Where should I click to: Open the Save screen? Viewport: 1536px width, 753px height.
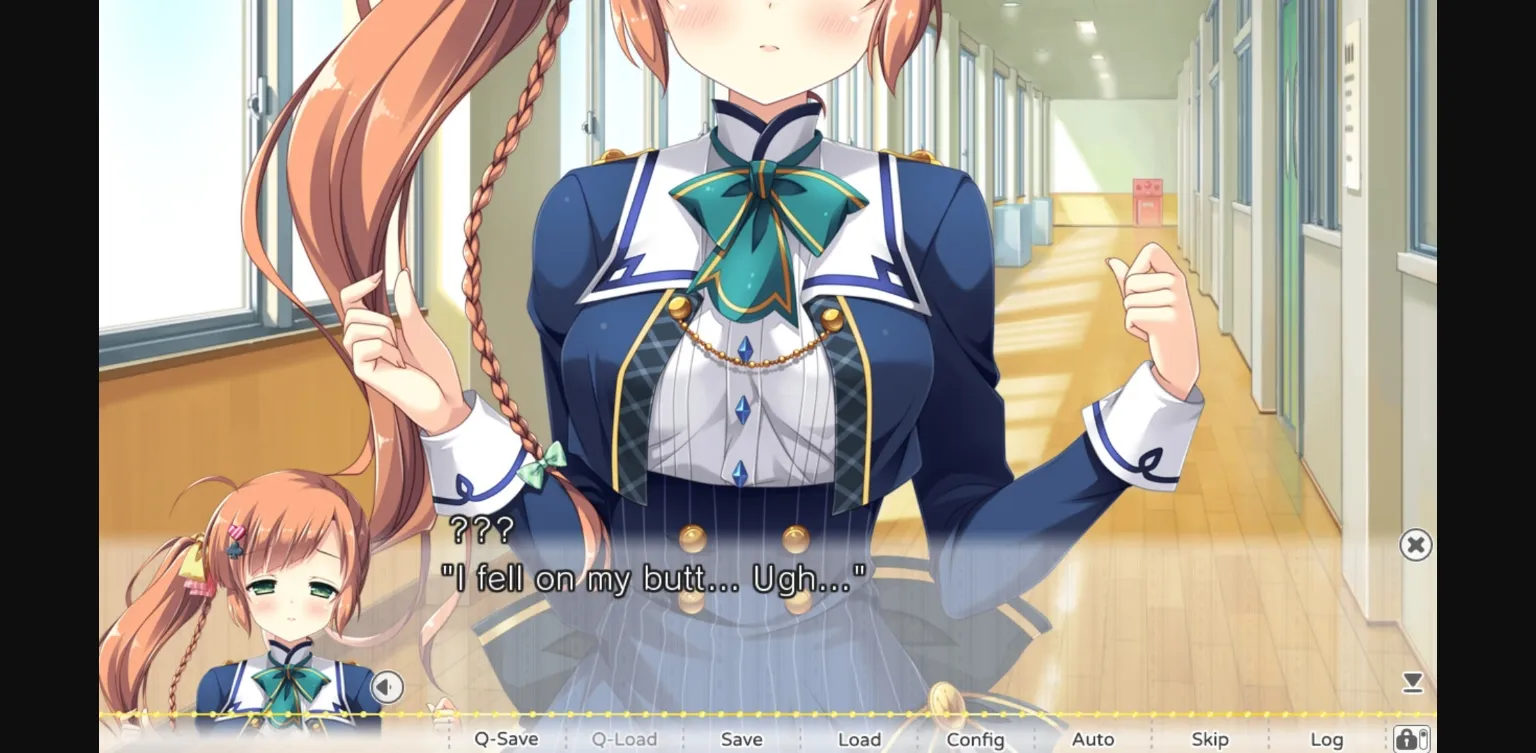[741, 739]
